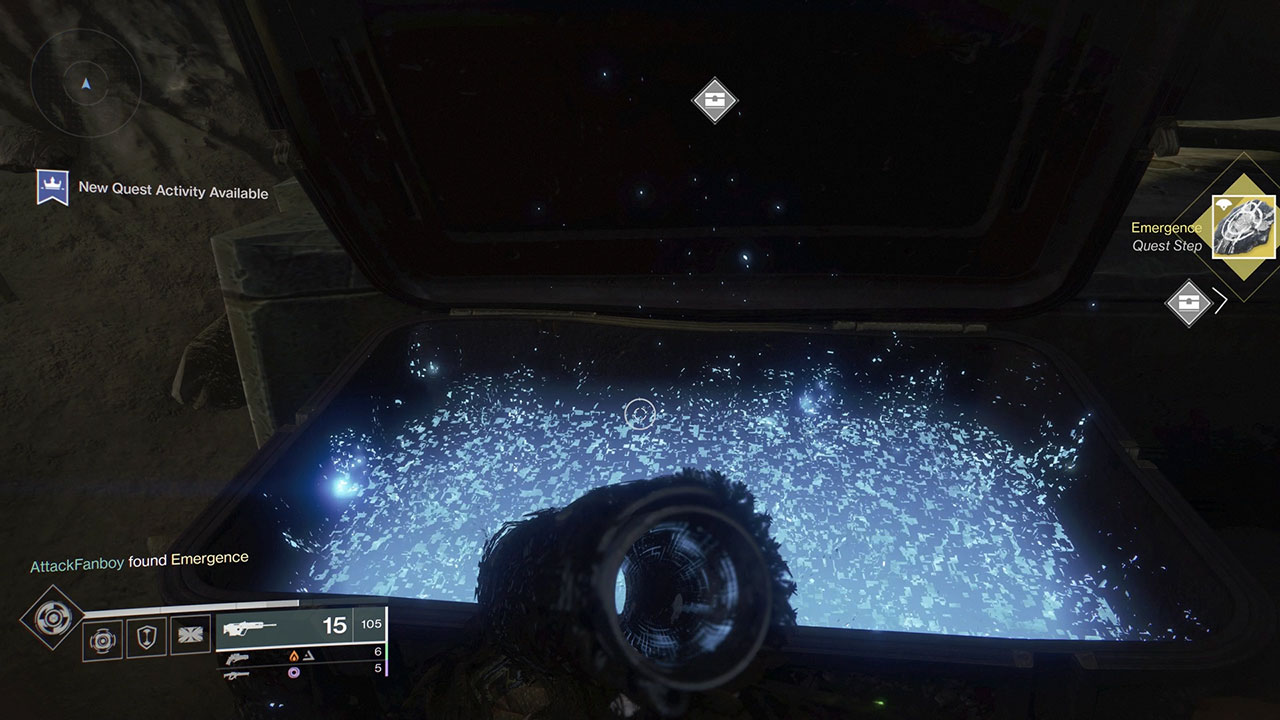Click the Emergence quest step rock icon

pyautogui.click(x=1242, y=227)
